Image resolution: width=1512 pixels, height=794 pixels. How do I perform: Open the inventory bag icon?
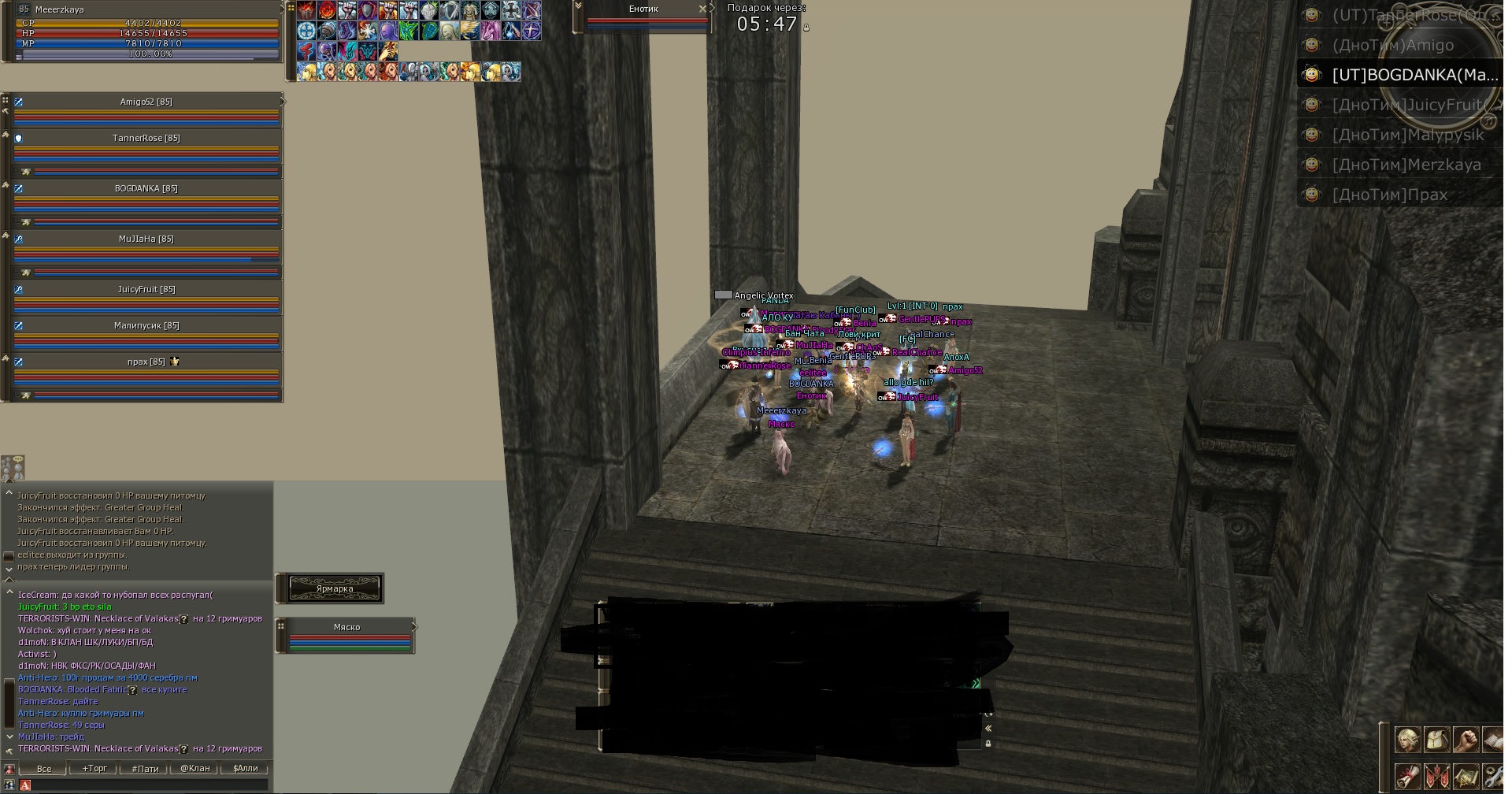pyautogui.click(x=1436, y=740)
